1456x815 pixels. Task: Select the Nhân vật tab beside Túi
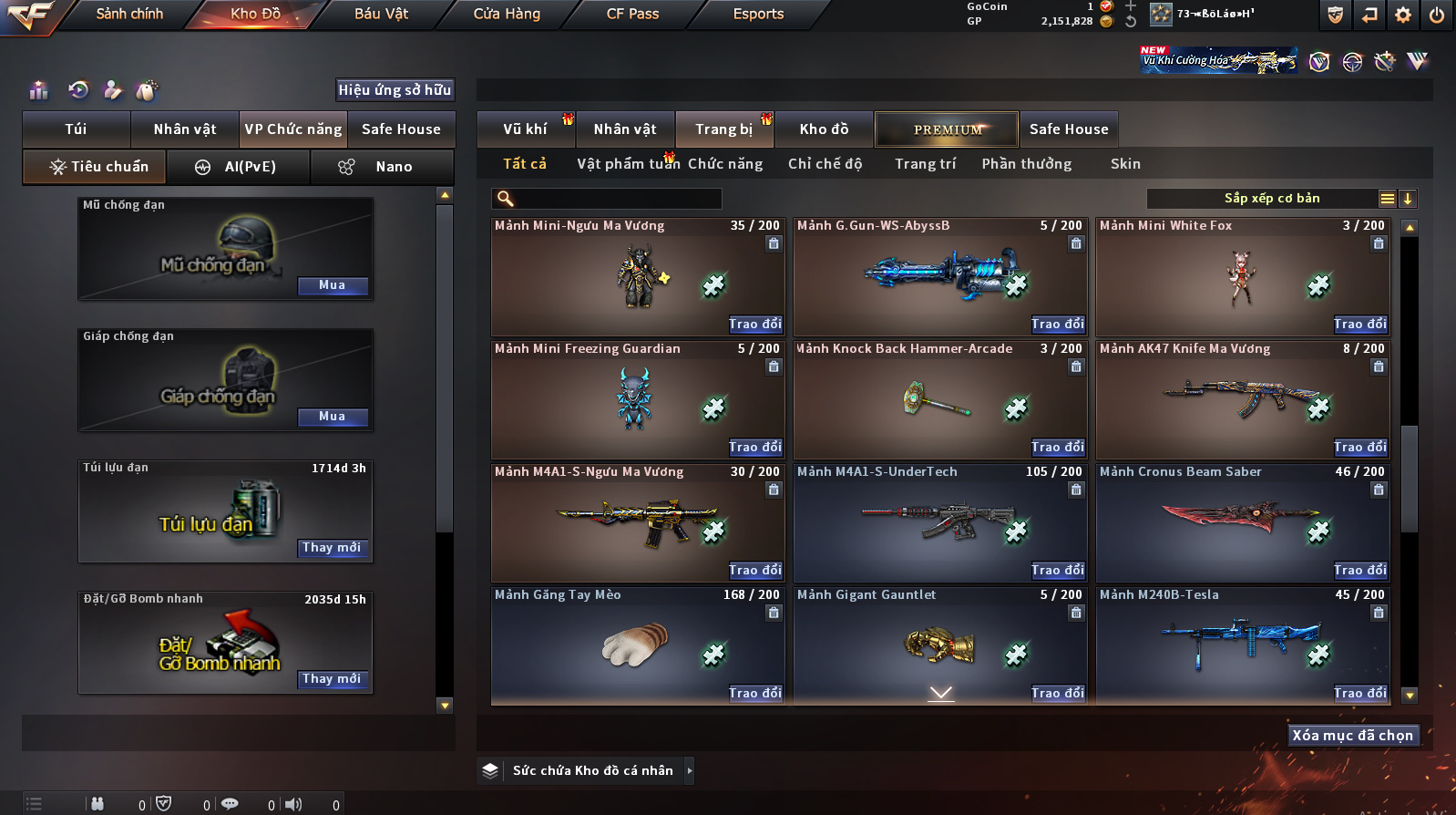tap(185, 129)
